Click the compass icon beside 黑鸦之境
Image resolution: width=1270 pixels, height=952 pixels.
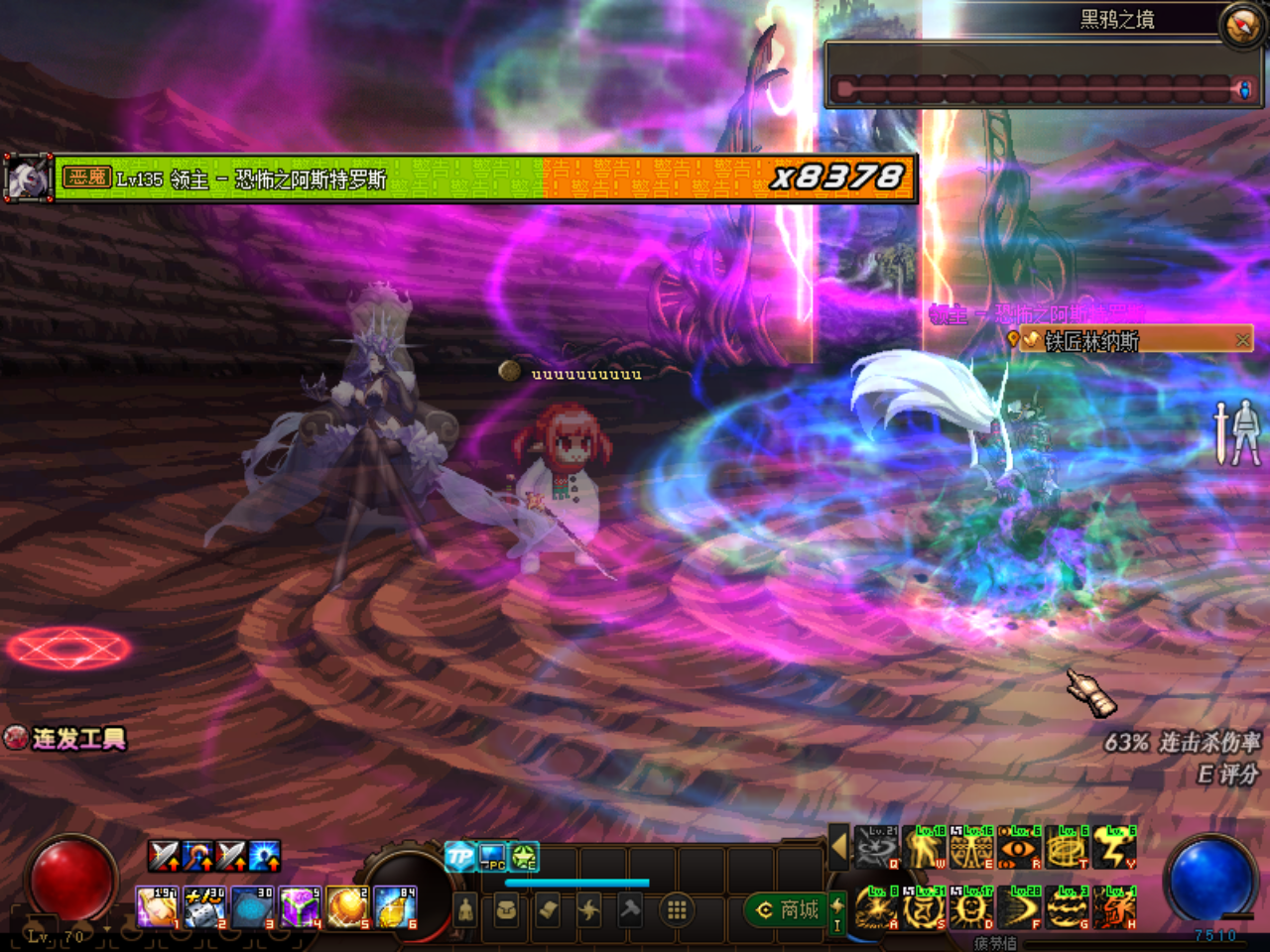click(1241, 27)
